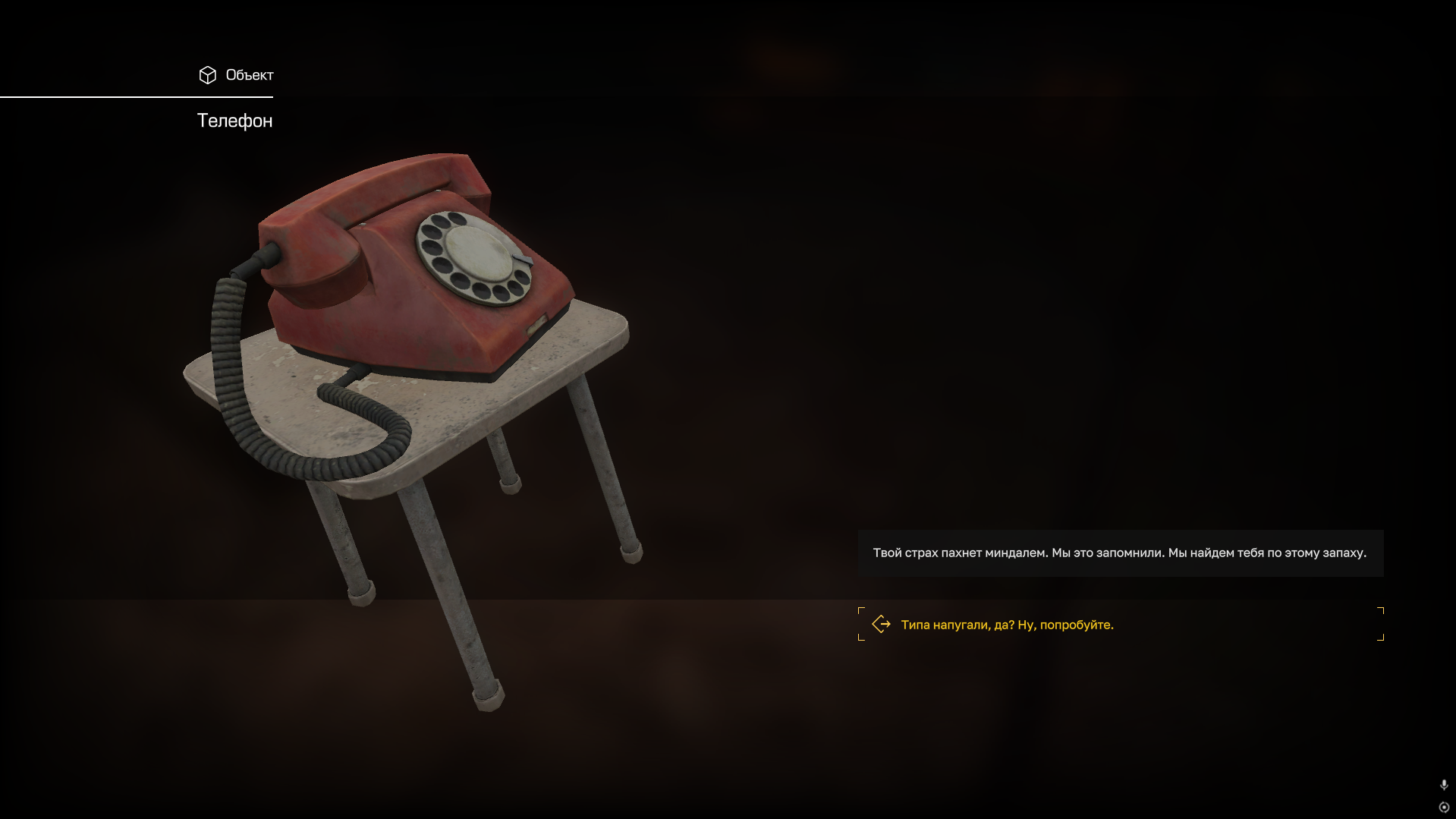Choose the reply "Типа напугали, да? Ну, попробуйте."
The height and width of the screenshot is (819, 1456).
click(1007, 625)
